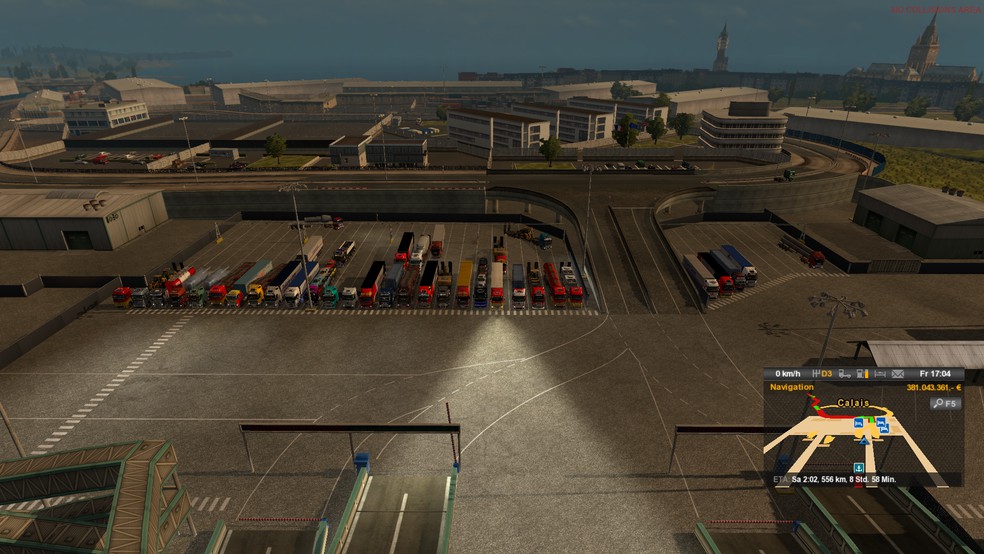984x554 pixels.
Task: Select the ferry port marker on the minimap
Action: tap(858, 467)
